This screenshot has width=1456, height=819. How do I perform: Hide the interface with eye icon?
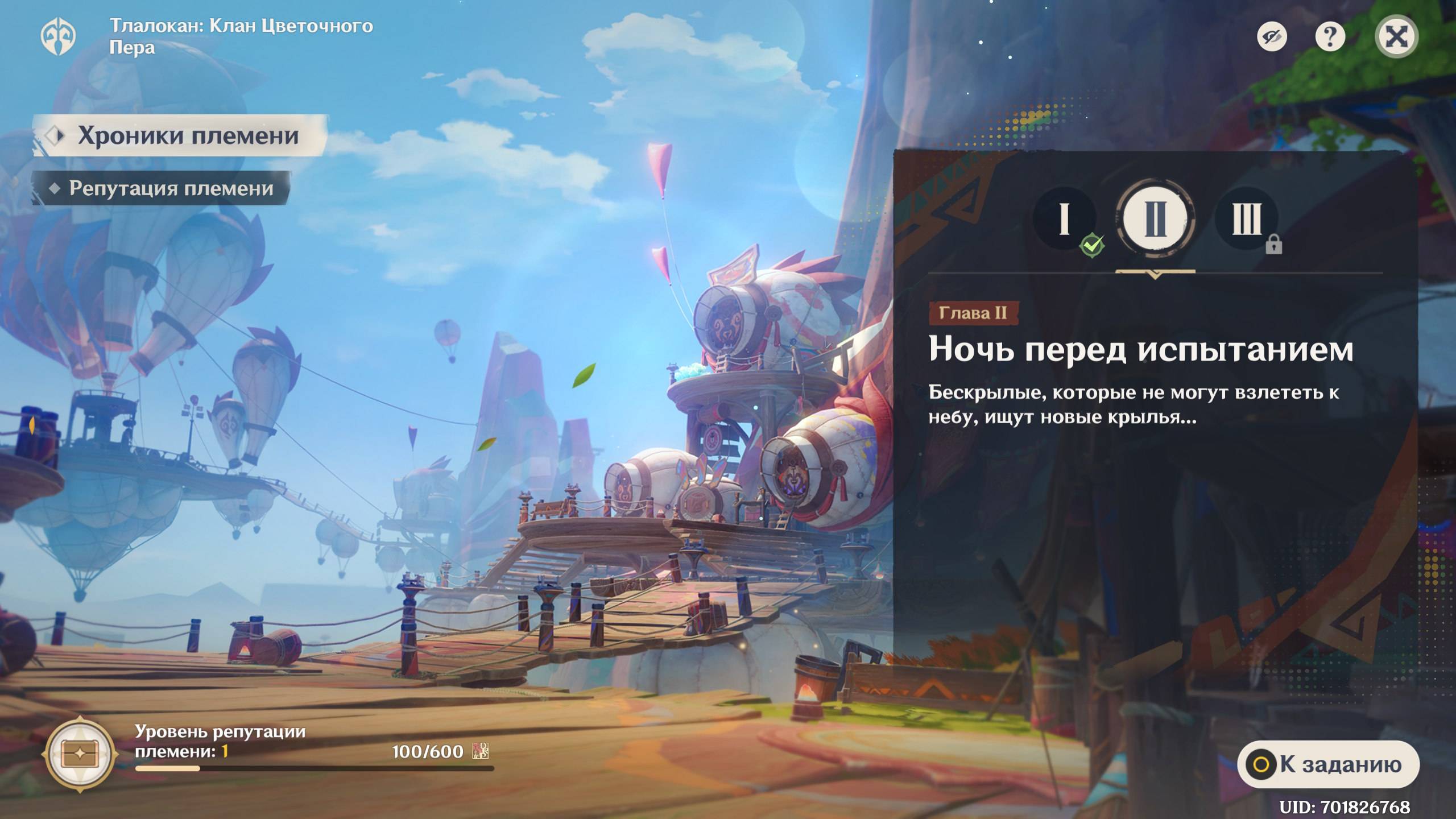click(x=1272, y=38)
